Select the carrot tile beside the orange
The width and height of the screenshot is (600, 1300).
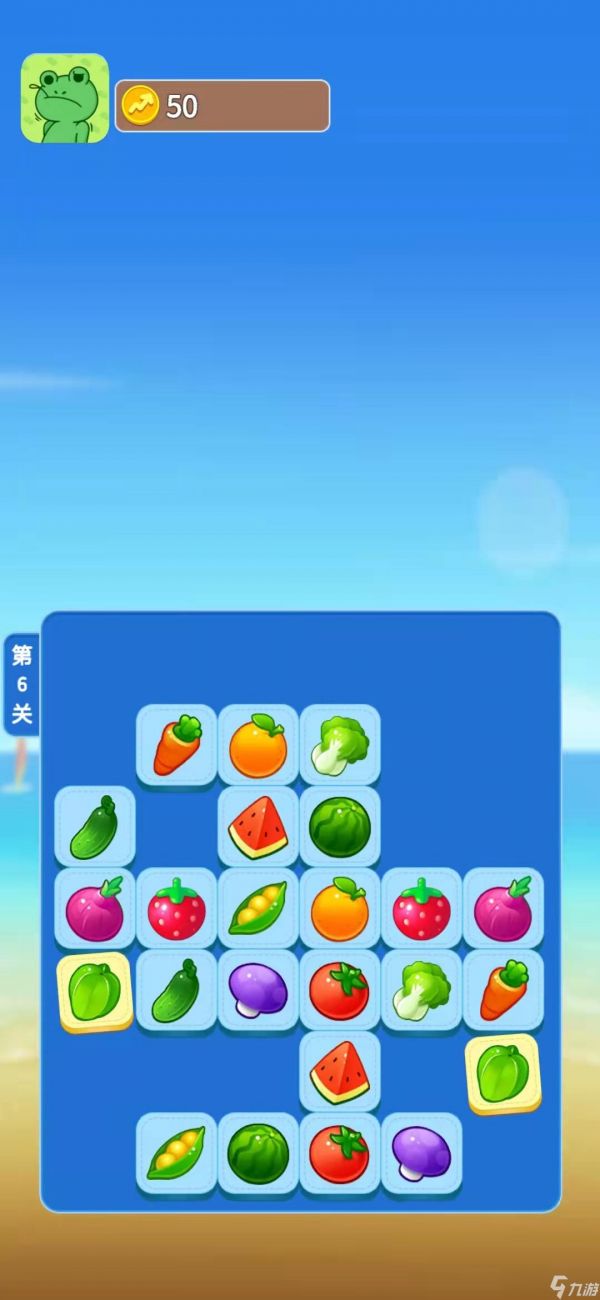(177, 745)
